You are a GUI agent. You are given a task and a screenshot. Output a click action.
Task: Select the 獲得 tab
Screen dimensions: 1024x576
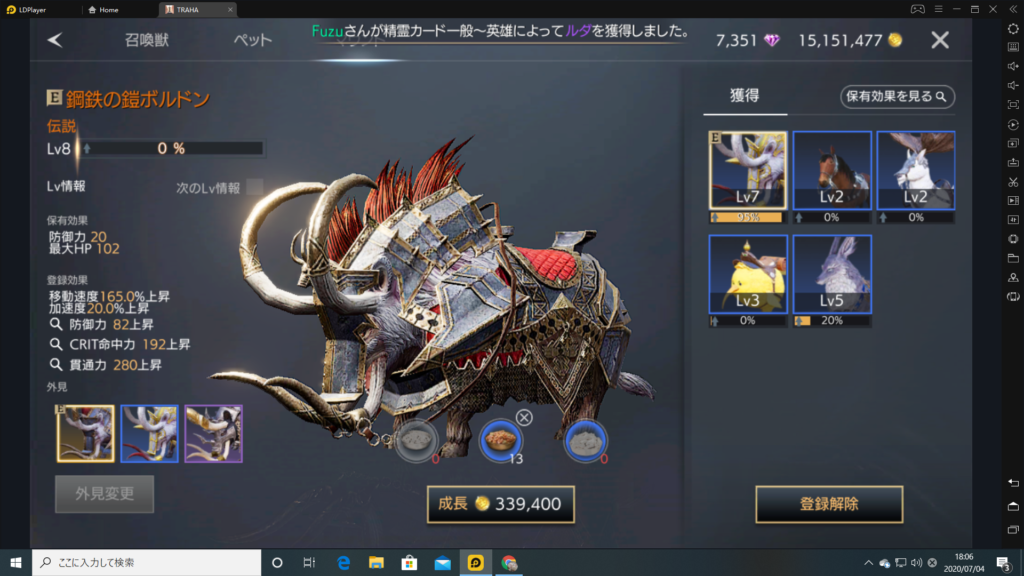pyautogui.click(x=744, y=96)
